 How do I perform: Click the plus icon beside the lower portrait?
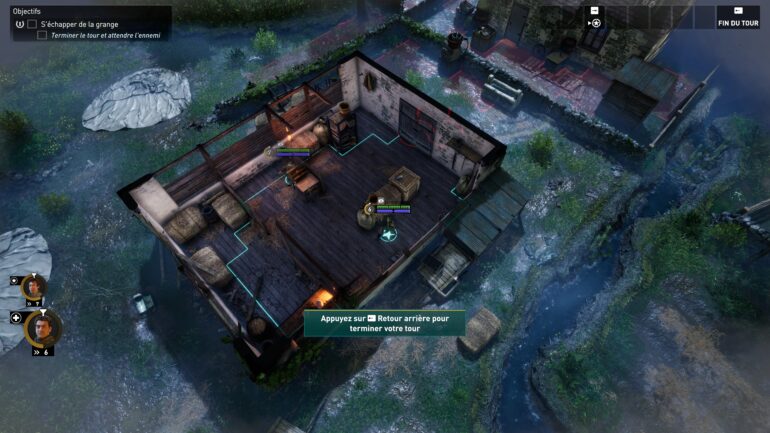16,318
